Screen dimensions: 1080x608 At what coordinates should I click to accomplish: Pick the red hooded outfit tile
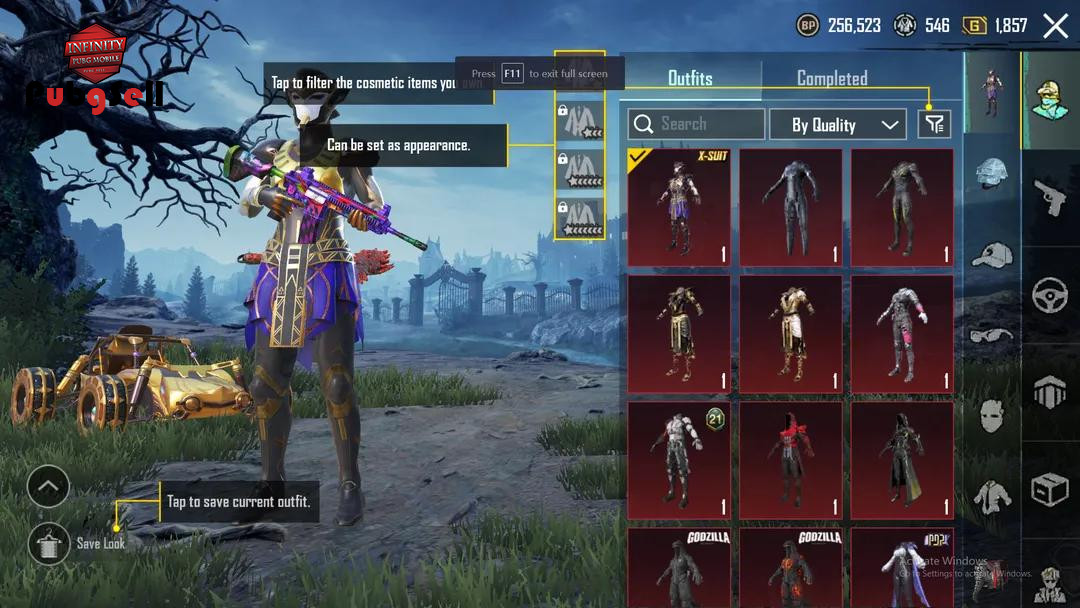[790, 461]
